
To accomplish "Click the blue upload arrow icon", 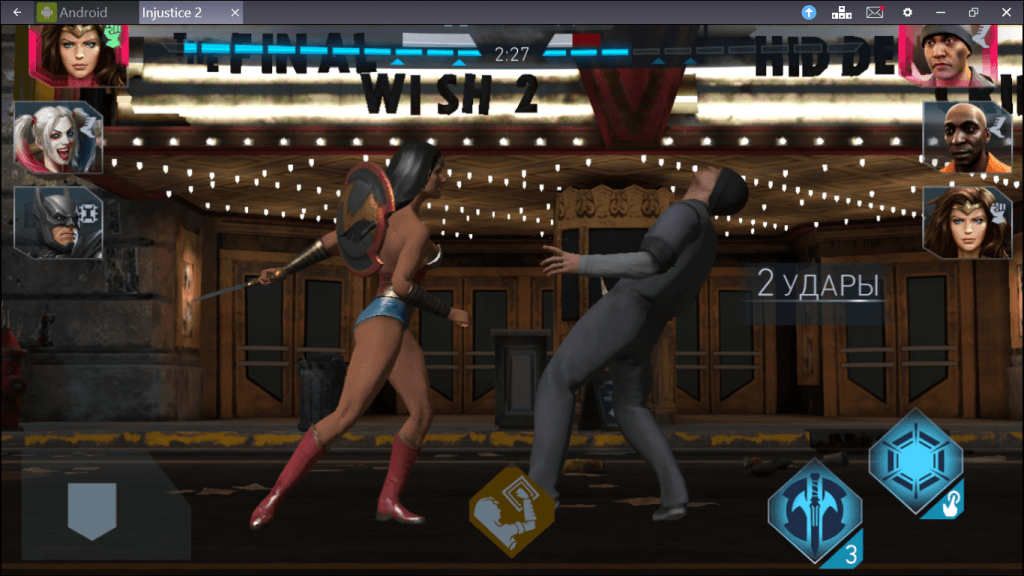I will [x=809, y=12].
